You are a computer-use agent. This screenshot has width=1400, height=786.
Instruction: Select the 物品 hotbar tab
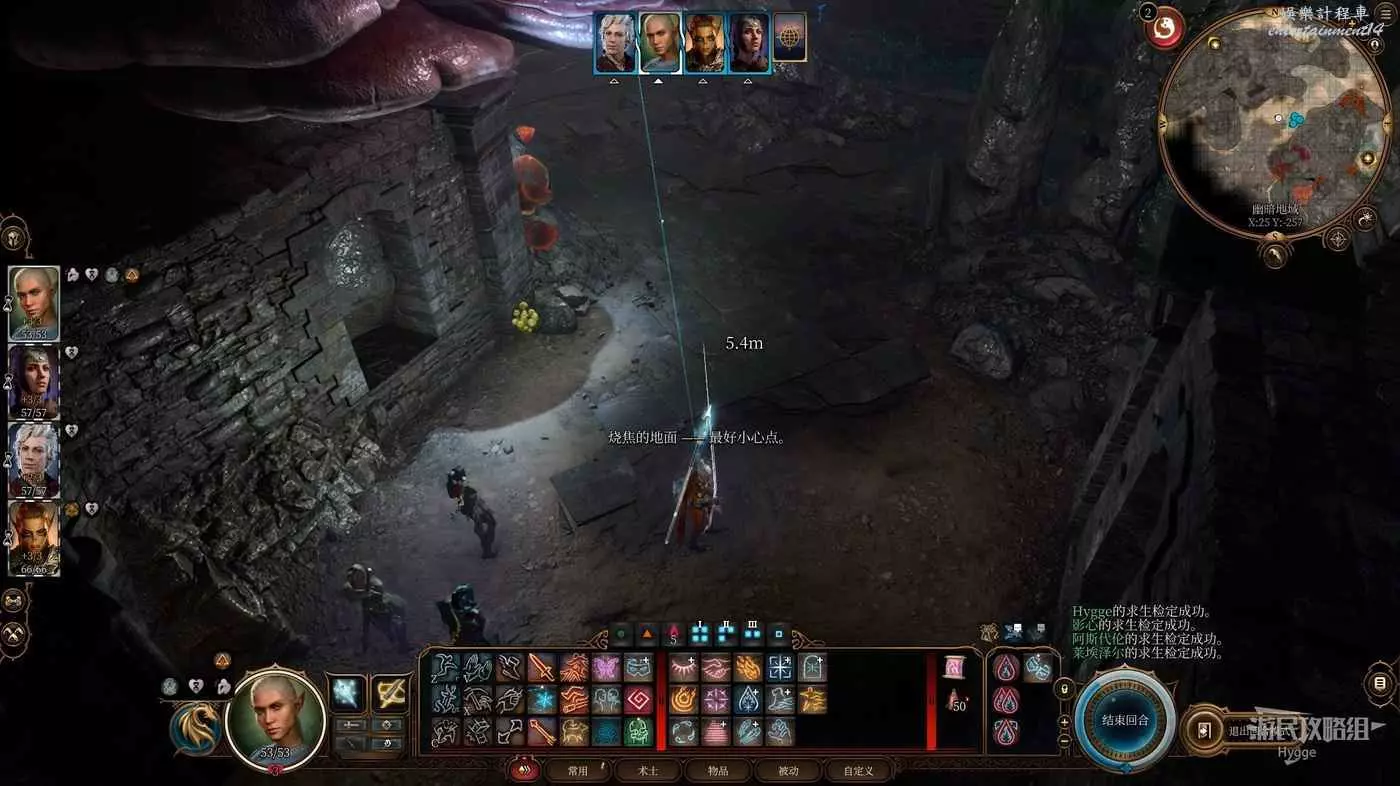[x=719, y=770]
